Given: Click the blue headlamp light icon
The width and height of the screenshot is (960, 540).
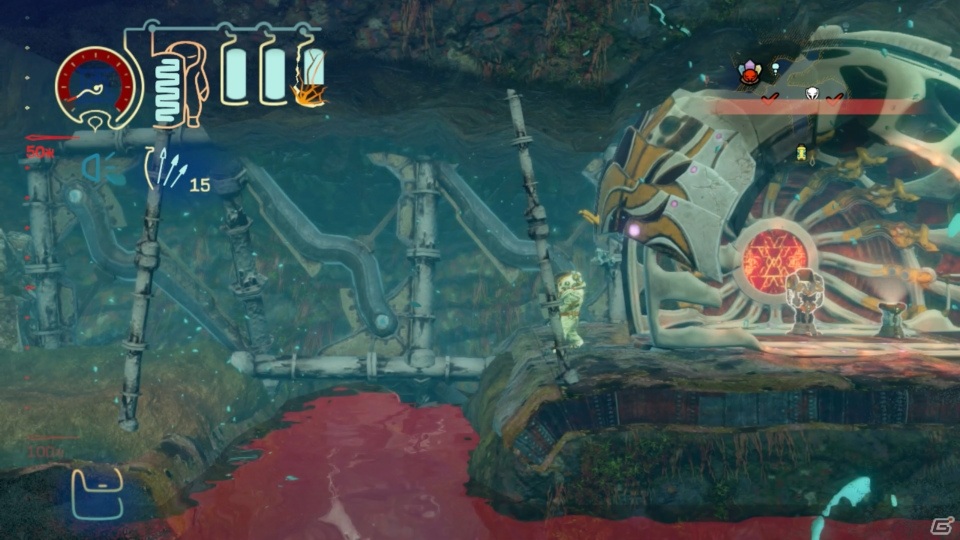Looking at the screenshot, I should pyautogui.click(x=92, y=168).
